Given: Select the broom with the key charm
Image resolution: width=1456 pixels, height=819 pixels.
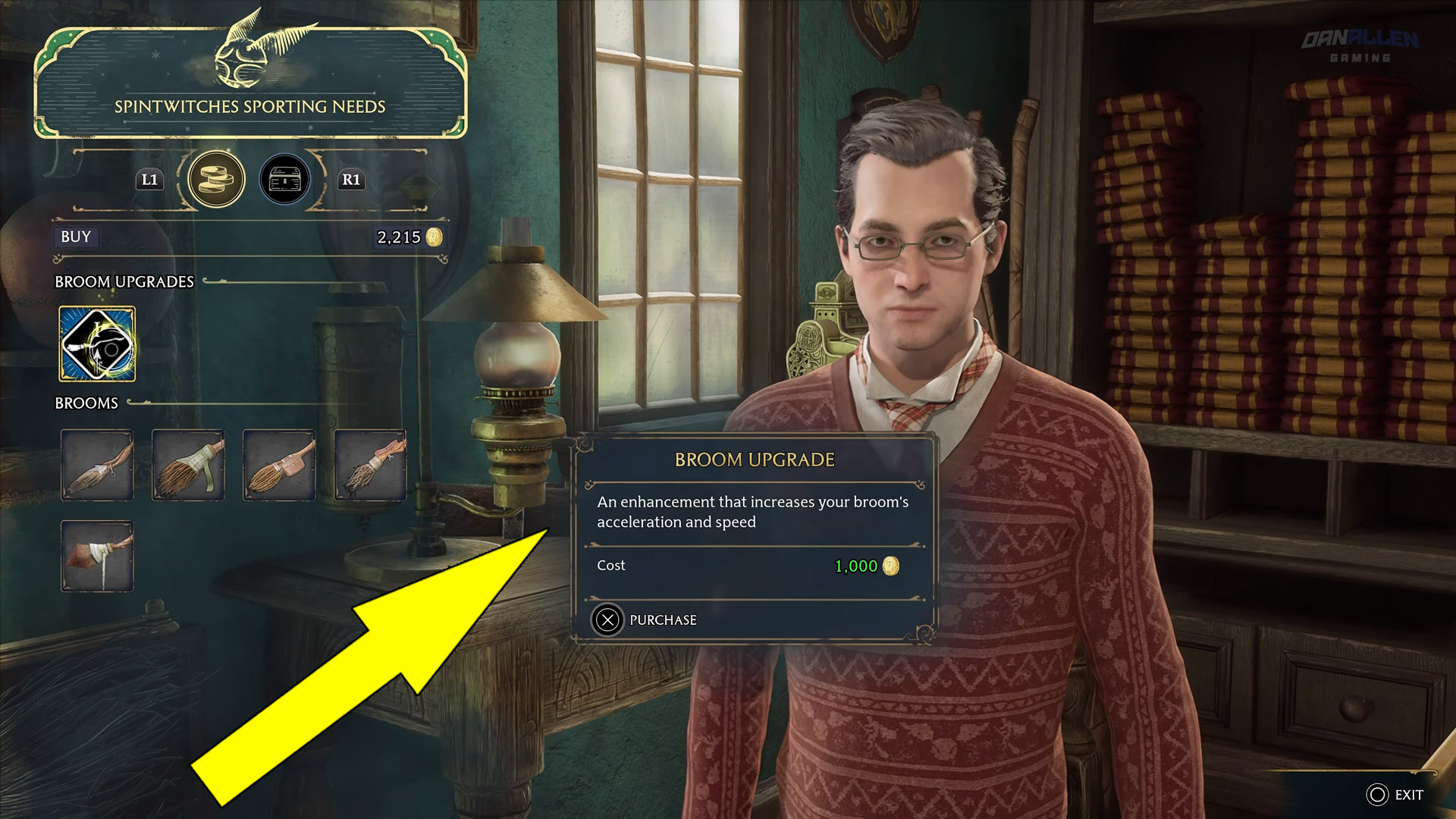Looking at the screenshot, I should point(369,465).
